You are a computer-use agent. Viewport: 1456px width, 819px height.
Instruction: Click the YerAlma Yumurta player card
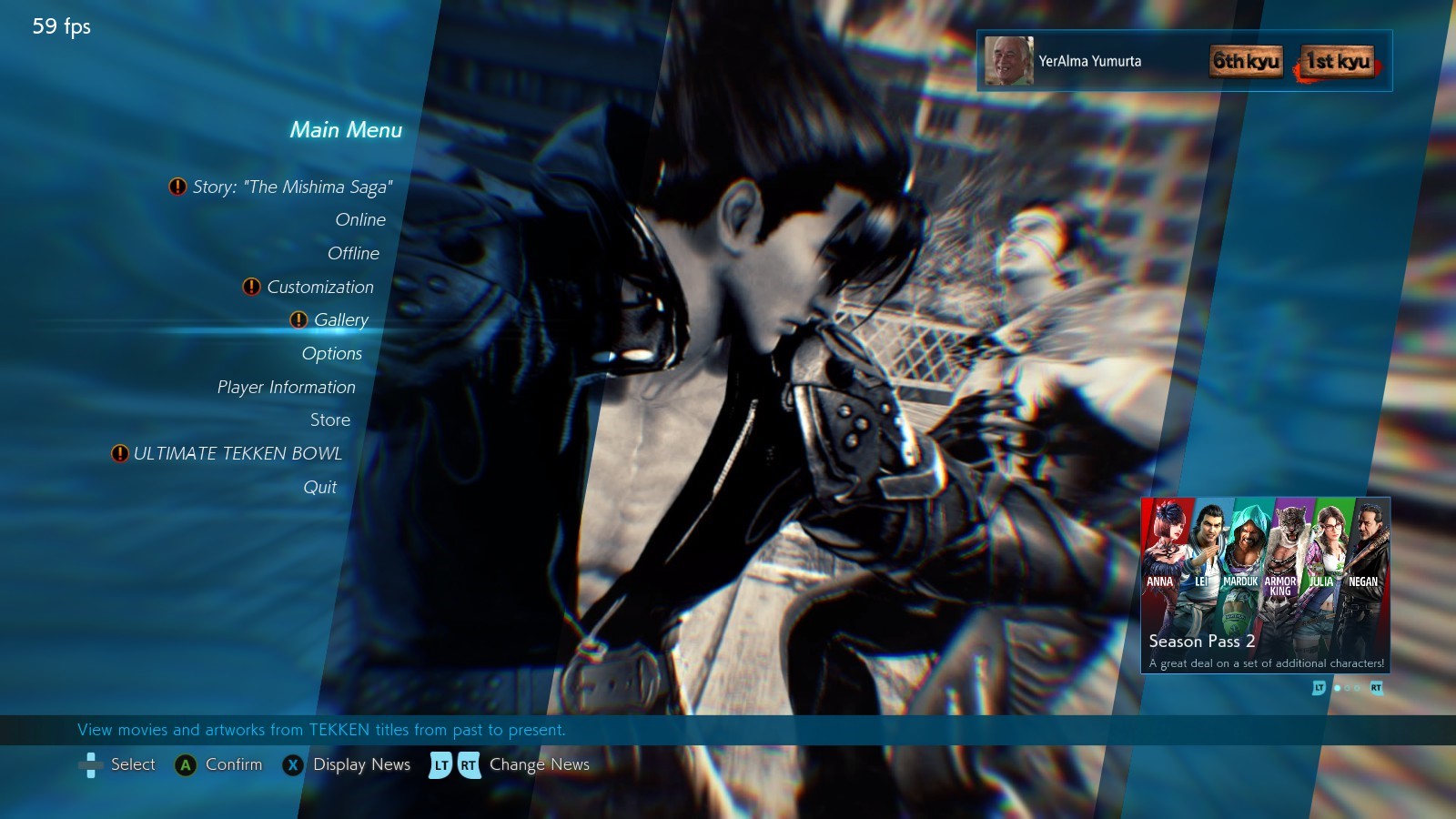pos(1183,61)
